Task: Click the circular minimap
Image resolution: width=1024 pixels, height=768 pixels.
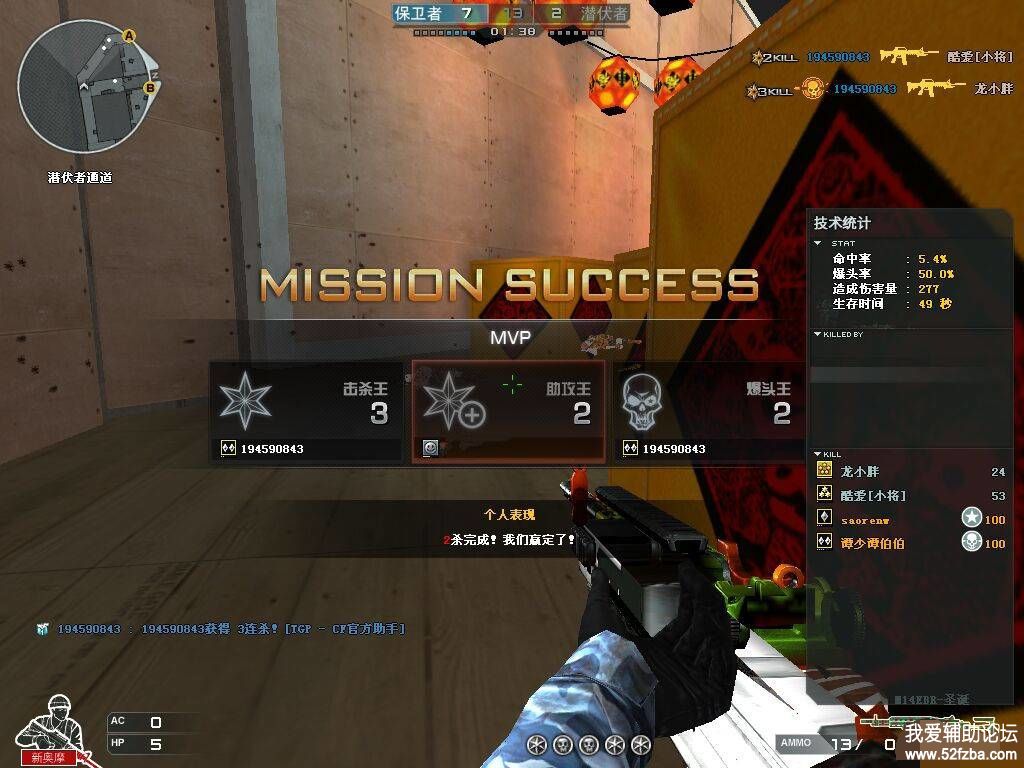Action: point(85,92)
